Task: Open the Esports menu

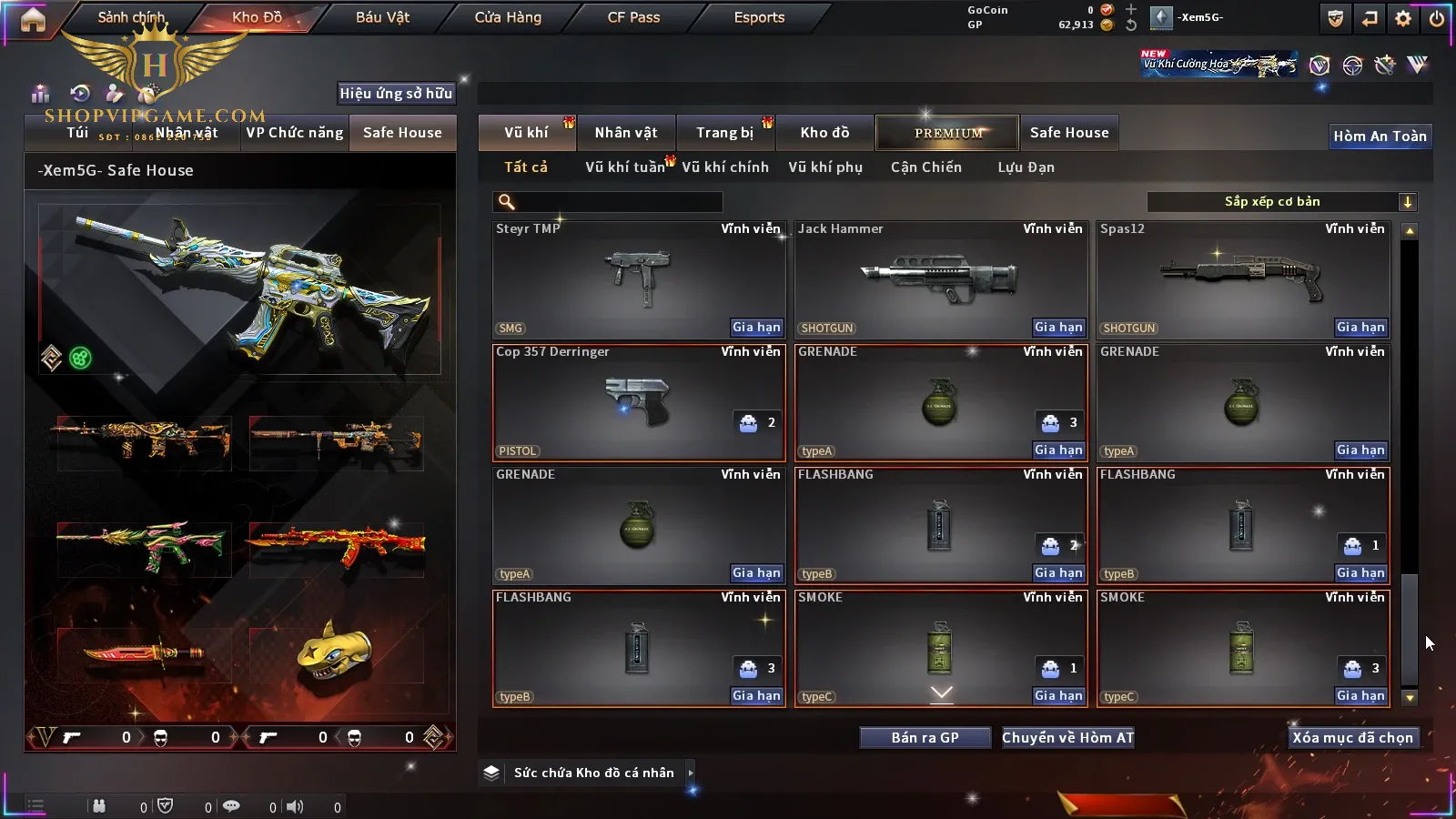Action: click(759, 17)
